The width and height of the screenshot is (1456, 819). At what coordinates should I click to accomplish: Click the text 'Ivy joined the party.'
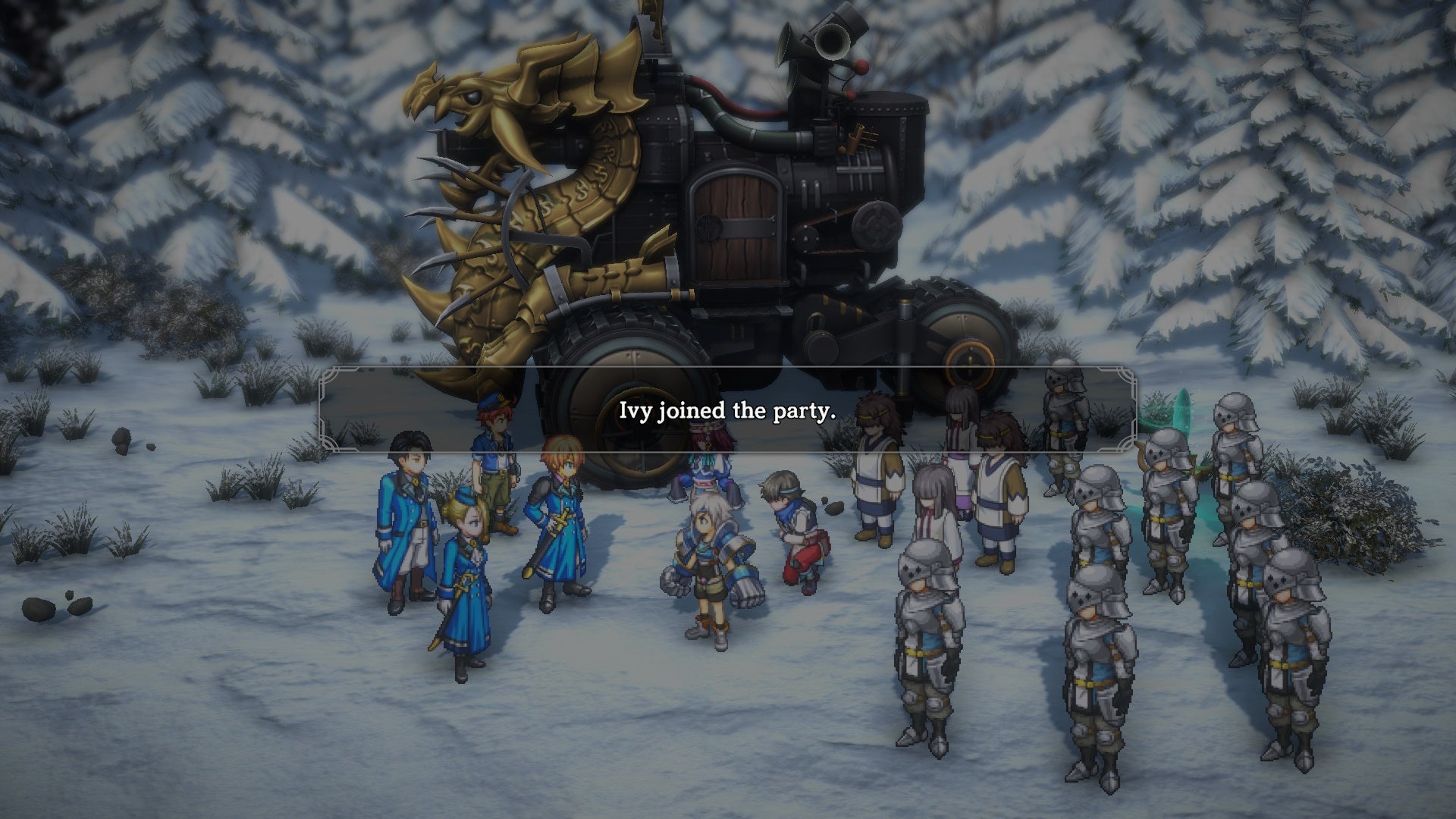click(x=726, y=413)
